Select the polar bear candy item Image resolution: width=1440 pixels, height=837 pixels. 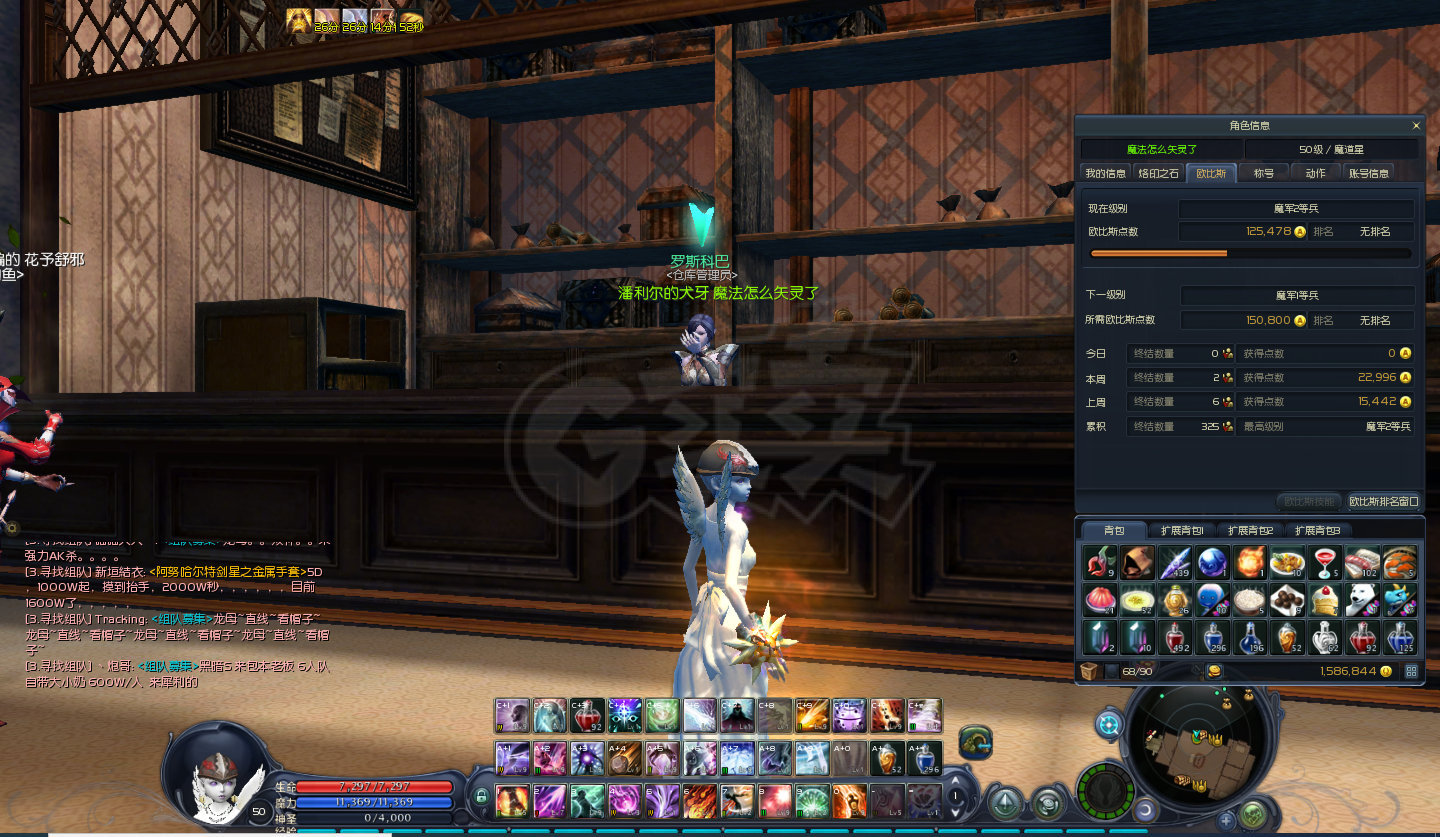click(1363, 600)
